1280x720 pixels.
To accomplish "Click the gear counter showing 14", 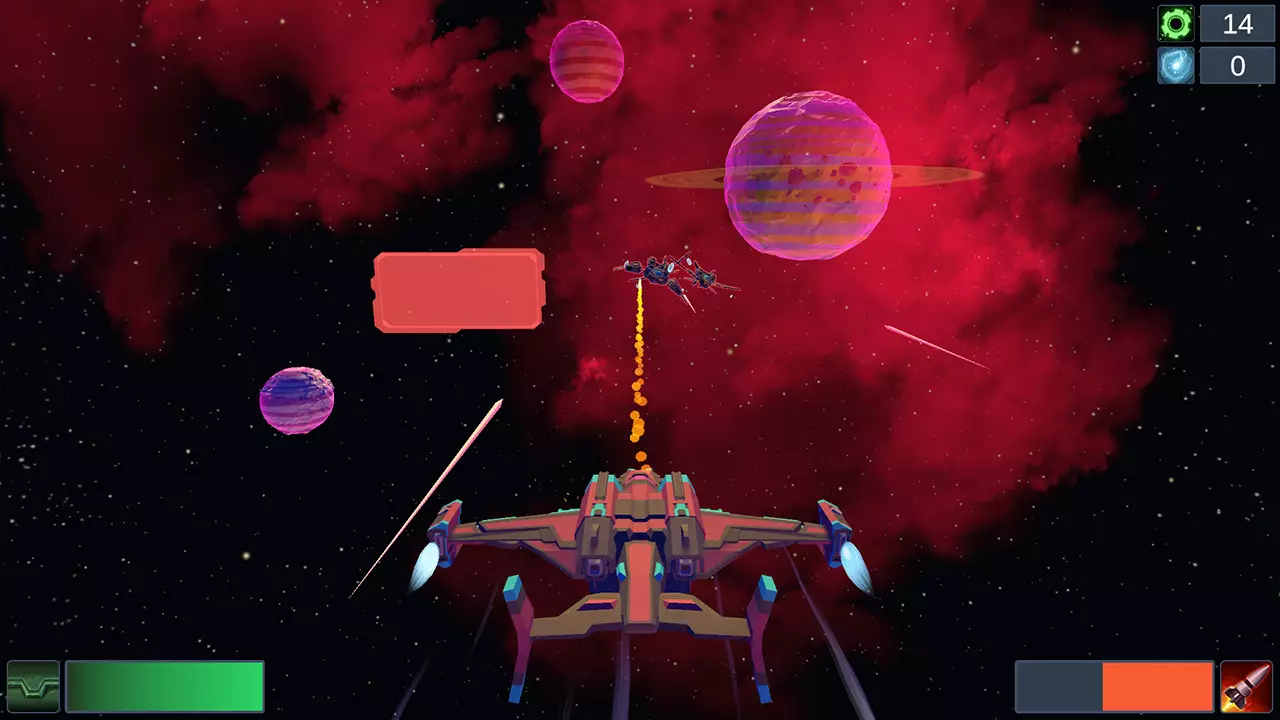I will 1237,23.
